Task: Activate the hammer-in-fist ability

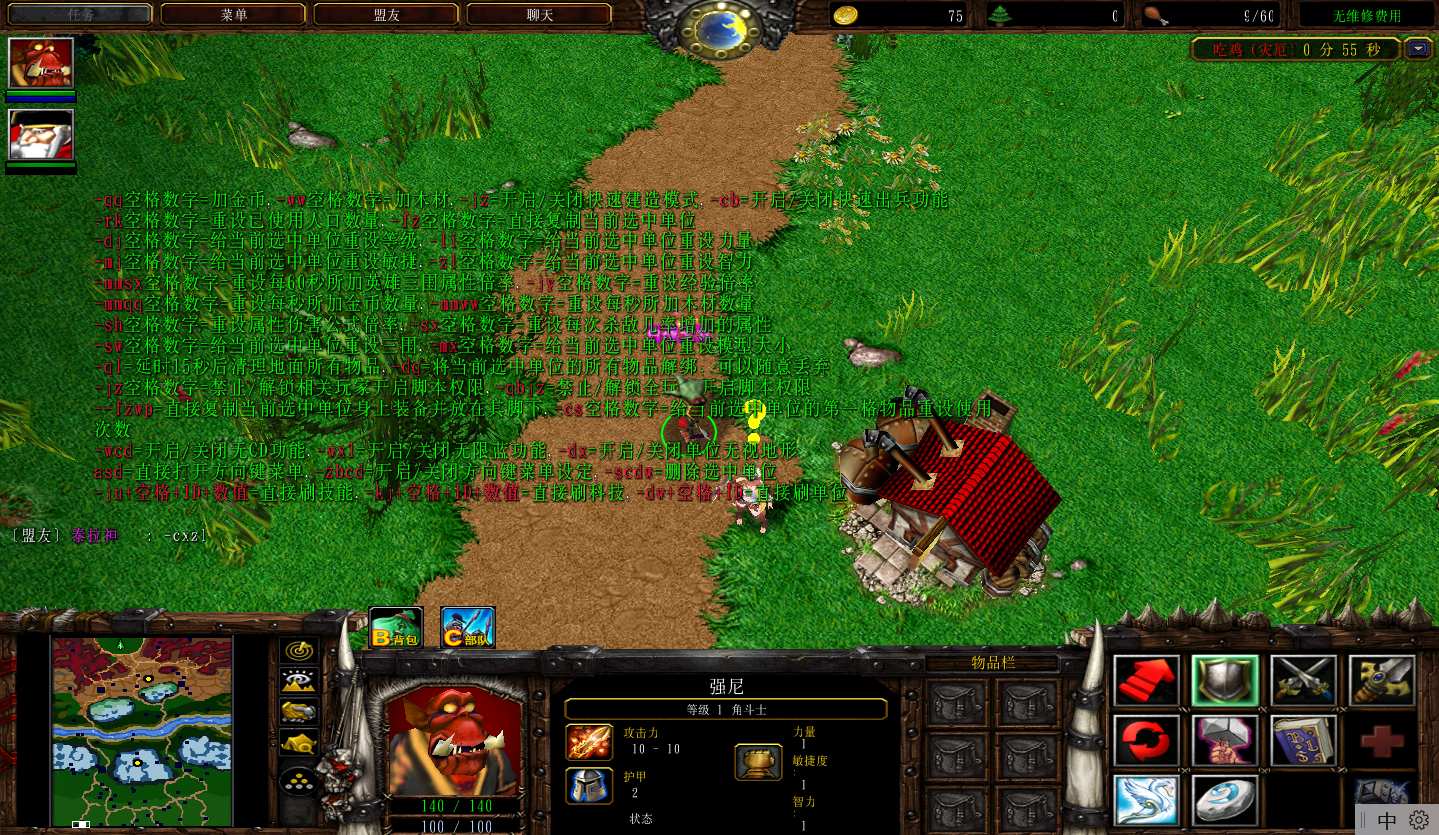Action: tap(1225, 741)
